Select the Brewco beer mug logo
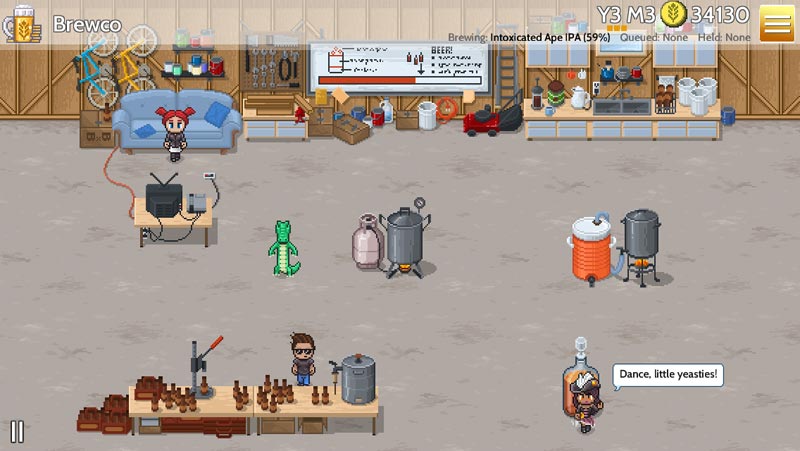800x451 pixels. 22,23
